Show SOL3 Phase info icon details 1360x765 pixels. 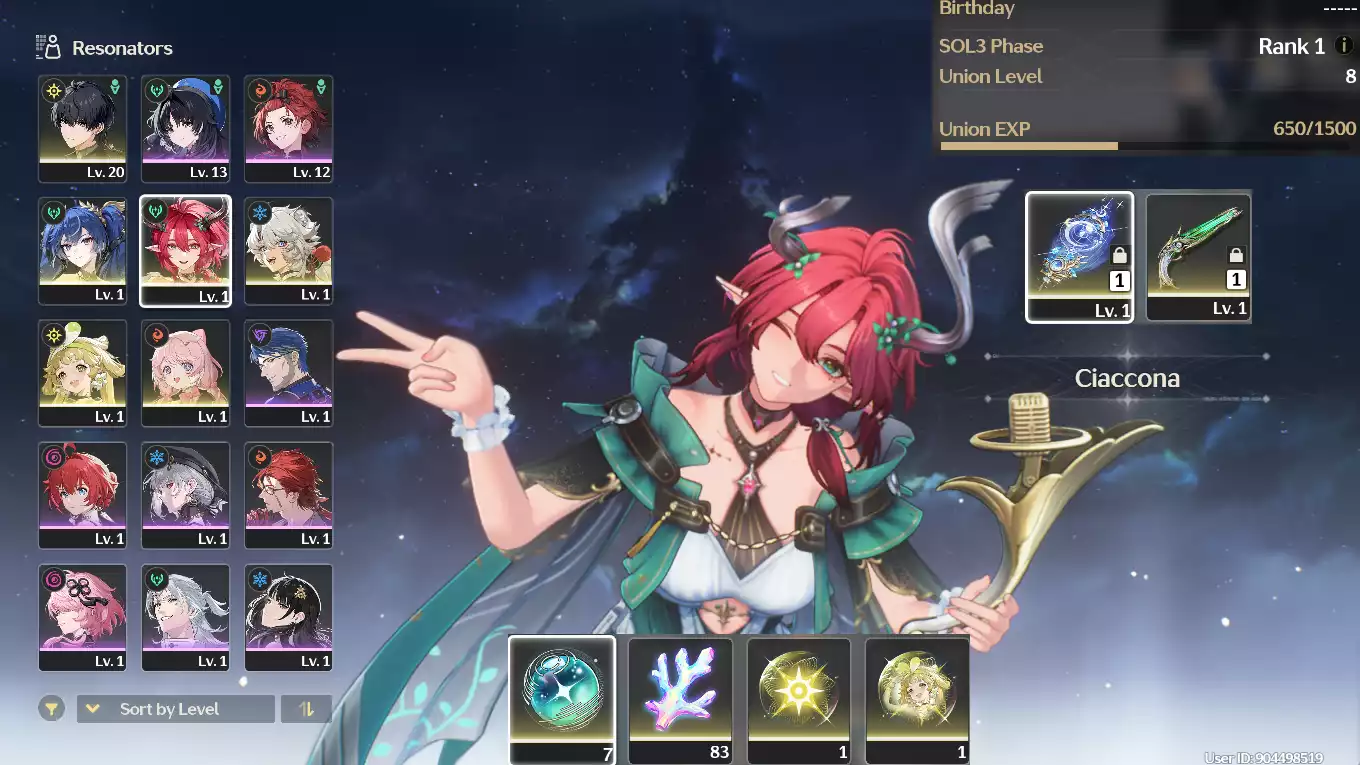coord(1345,46)
